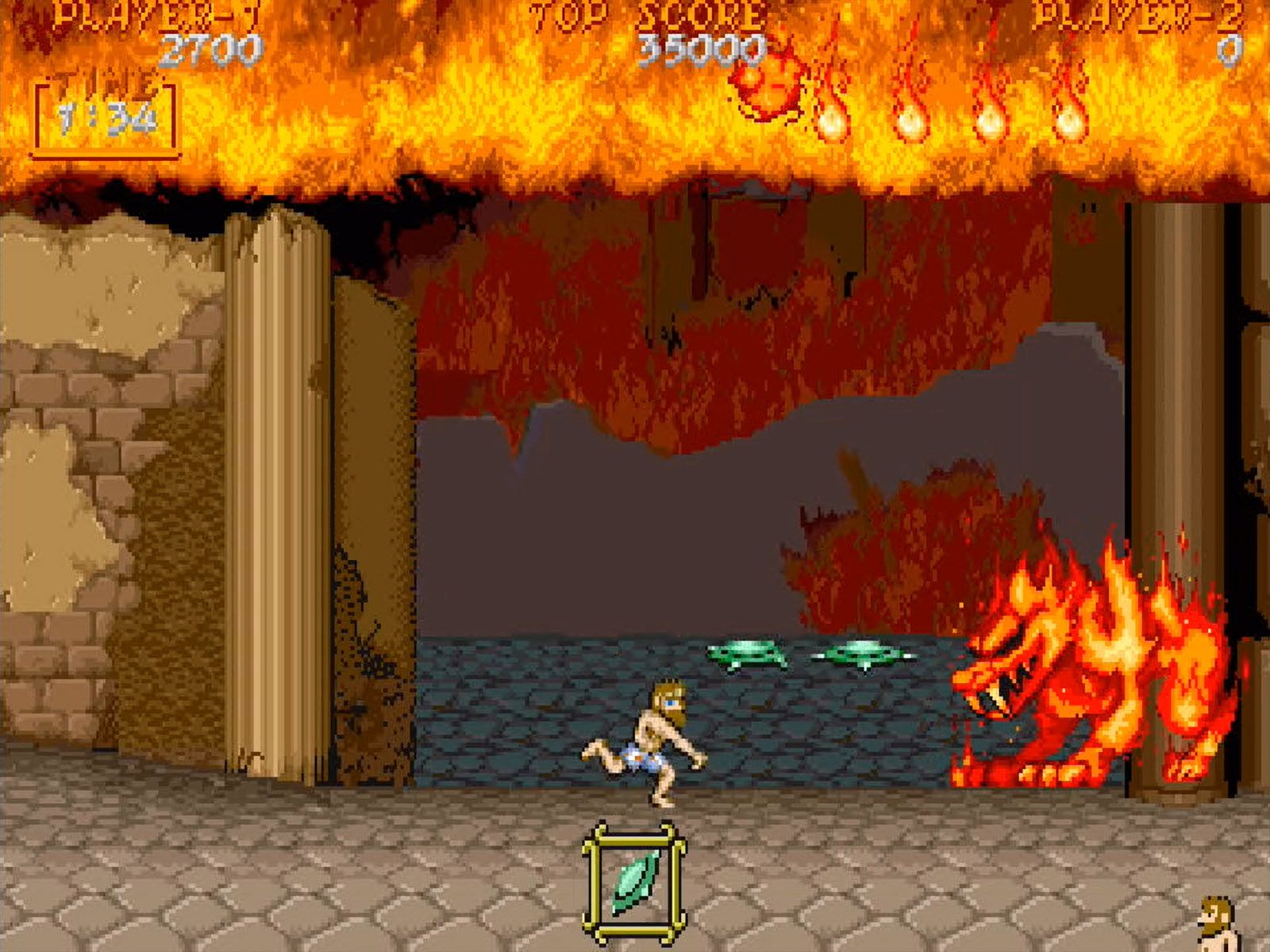Click the TOP SCORE heading
The height and width of the screenshot is (952, 1270).
point(643,14)
